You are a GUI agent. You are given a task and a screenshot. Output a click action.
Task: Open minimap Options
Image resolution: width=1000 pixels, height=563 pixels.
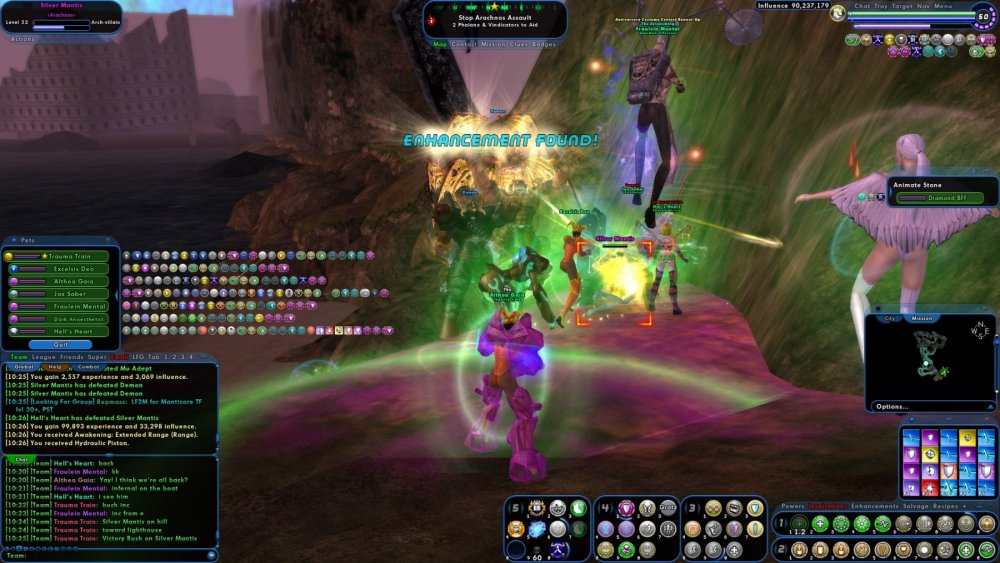click(x=892, y=406)
